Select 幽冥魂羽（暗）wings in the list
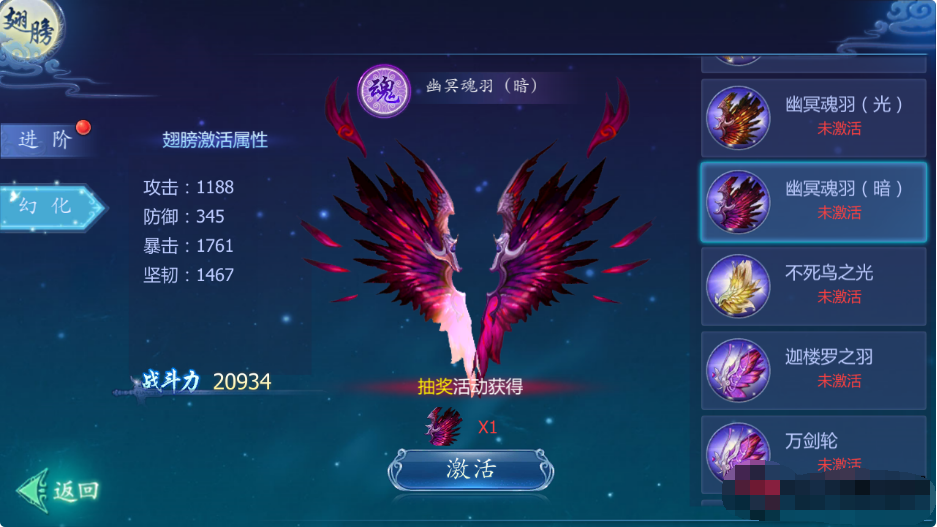 coord(813,201)
